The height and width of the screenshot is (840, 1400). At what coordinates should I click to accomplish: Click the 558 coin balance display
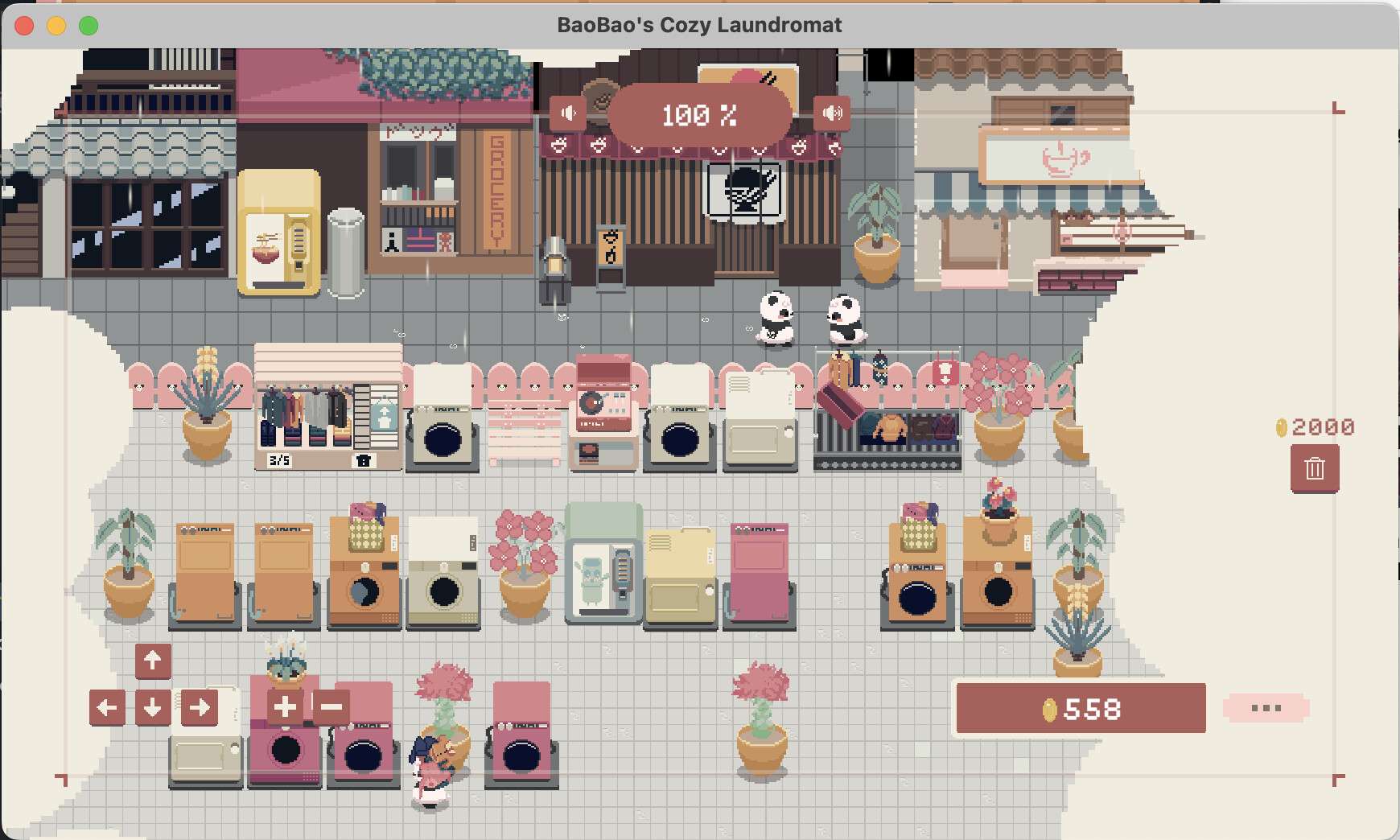(x=1081, y=710)
